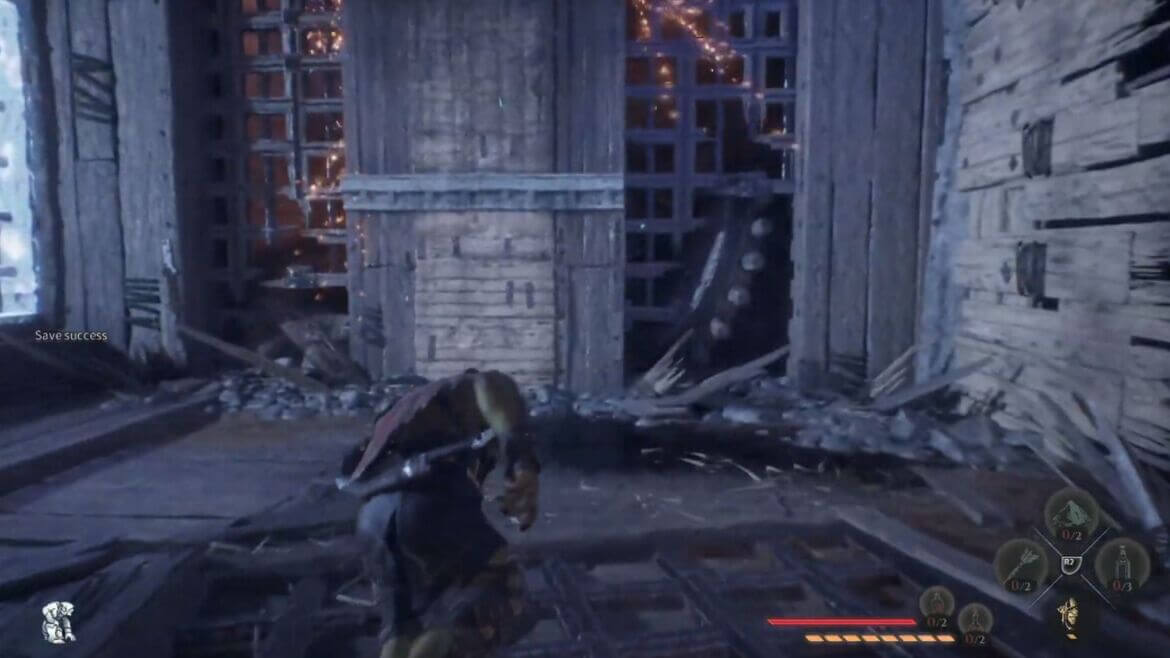Use the flask slot beside the orange stamina bar
Image resolution: width=1170 pixels, height=658 pixels.
975,622
